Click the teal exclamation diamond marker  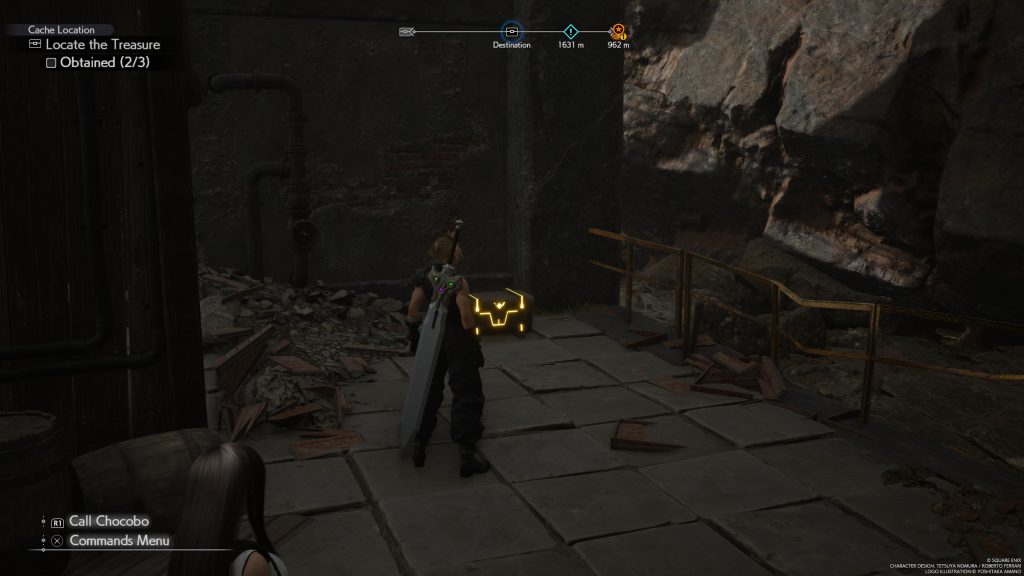tap(571, 31)
